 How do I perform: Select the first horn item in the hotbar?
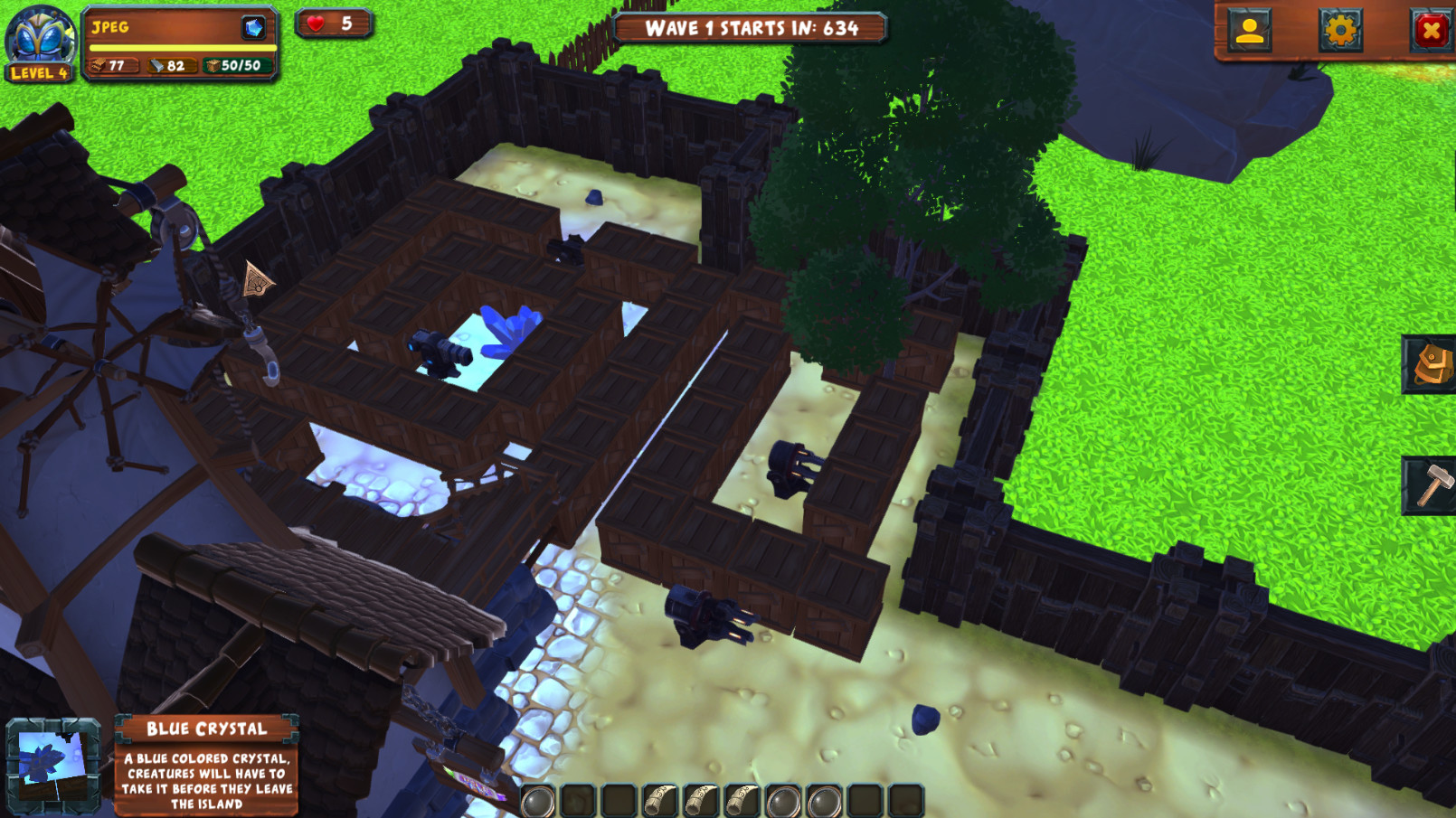[x=659, y=800]
